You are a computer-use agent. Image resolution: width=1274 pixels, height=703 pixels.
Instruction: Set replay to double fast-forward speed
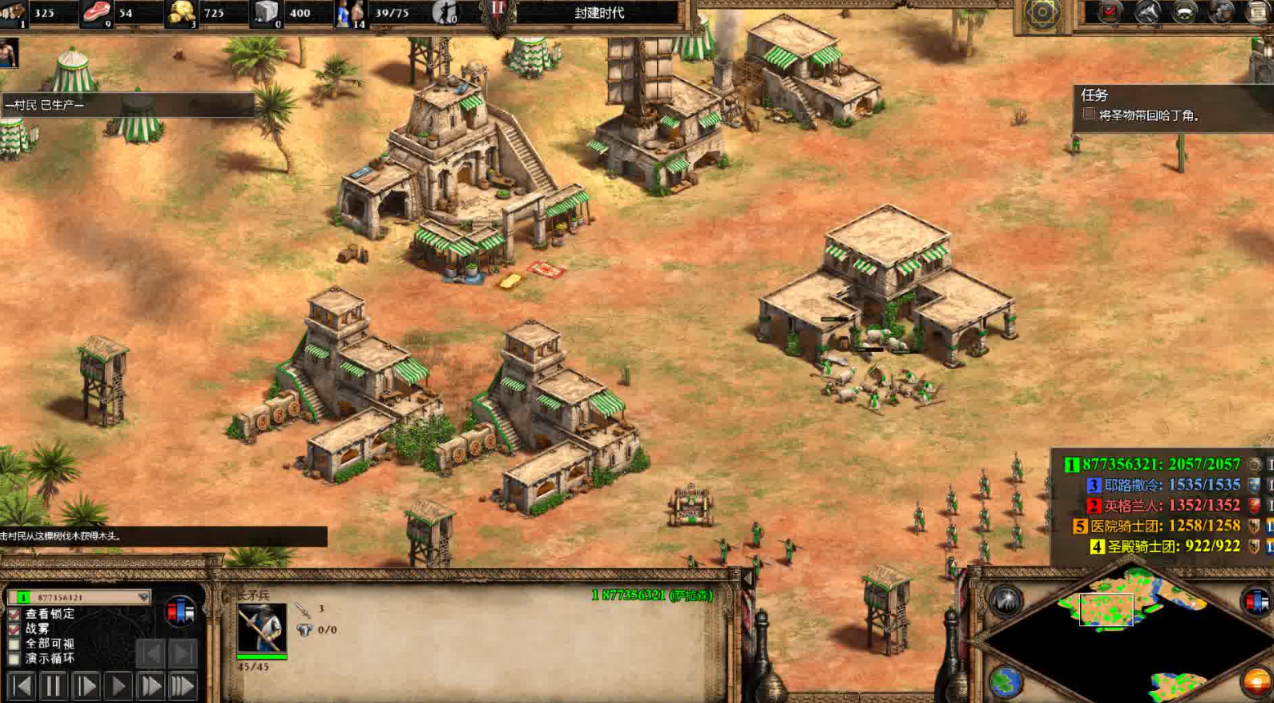tap(150, 686)
